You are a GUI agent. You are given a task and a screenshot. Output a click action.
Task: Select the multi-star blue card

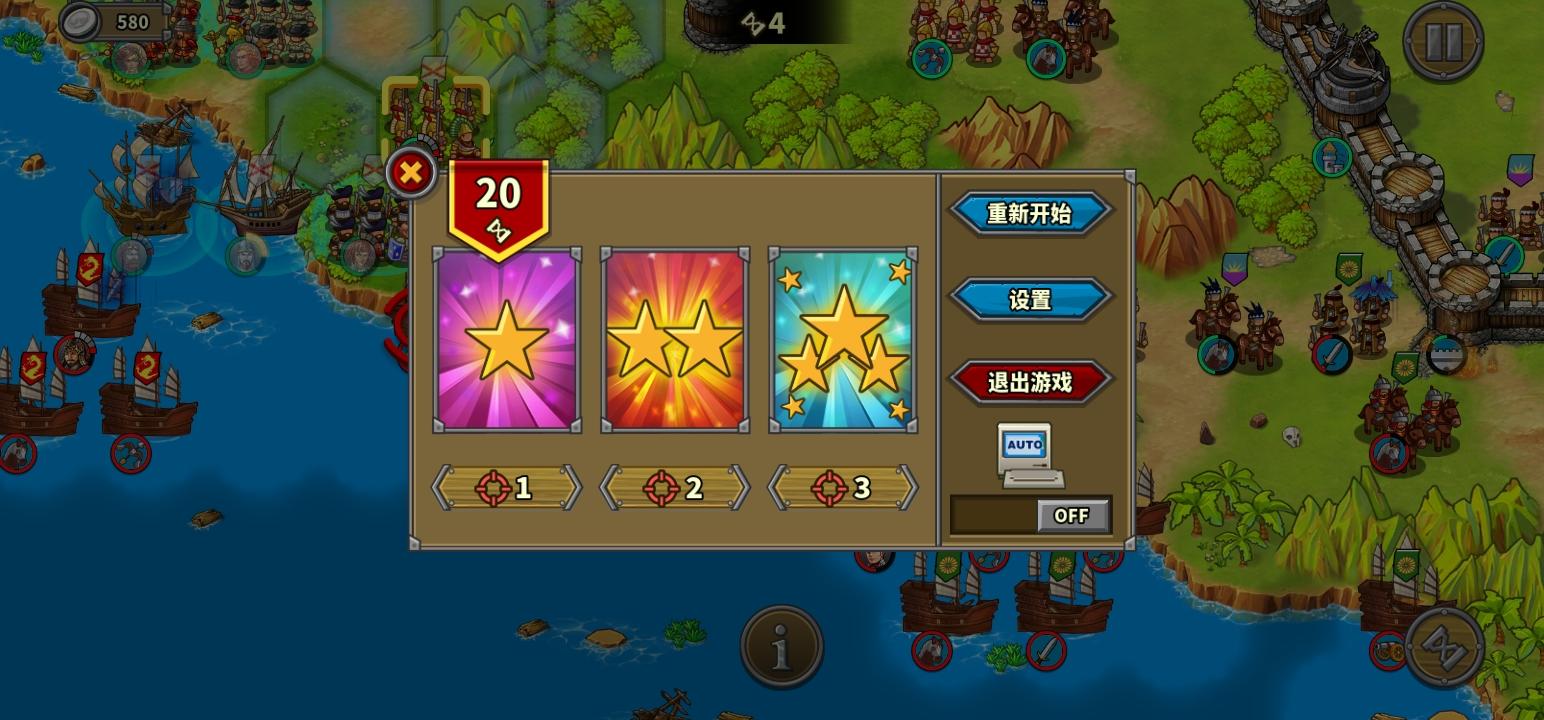[x=841, y=340]
